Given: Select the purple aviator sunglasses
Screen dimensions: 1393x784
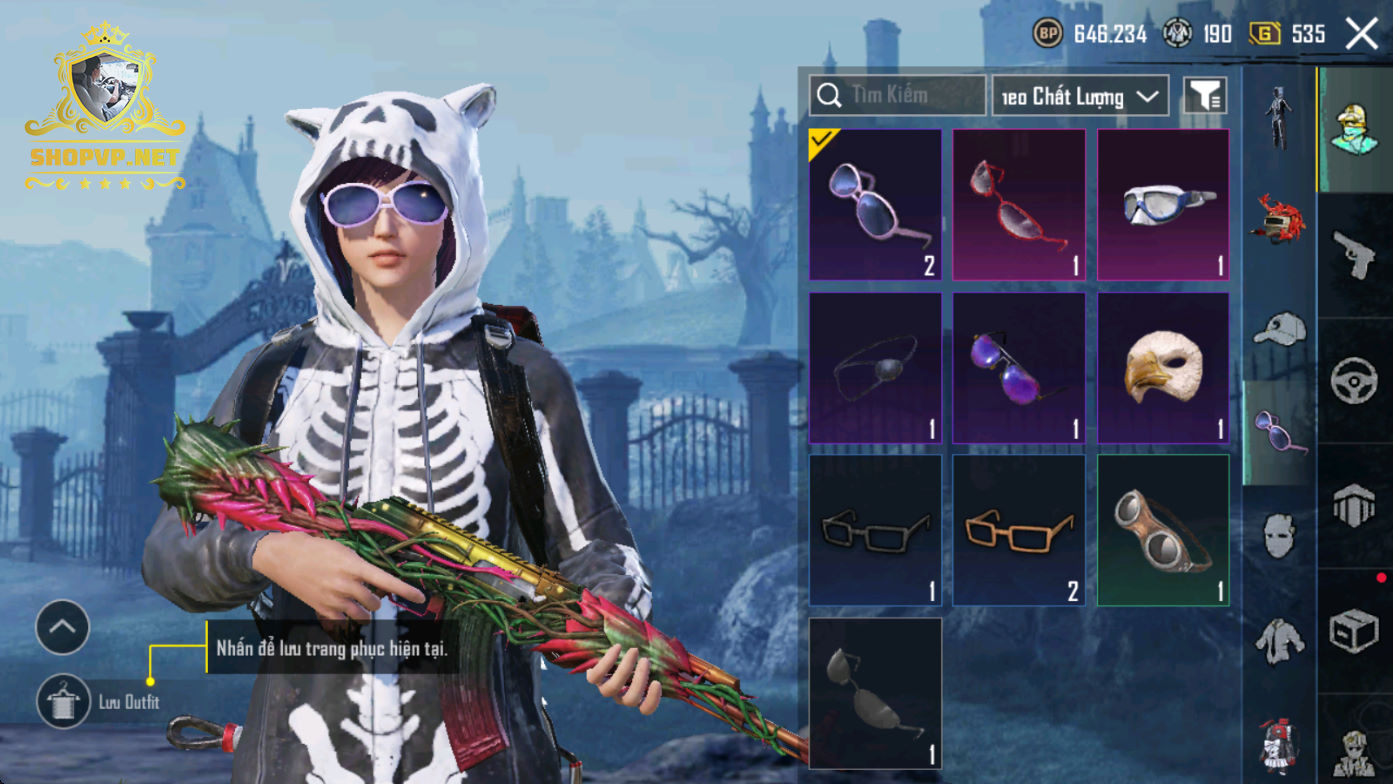Looking at the screenshot, I should (x=1019, y=368).
